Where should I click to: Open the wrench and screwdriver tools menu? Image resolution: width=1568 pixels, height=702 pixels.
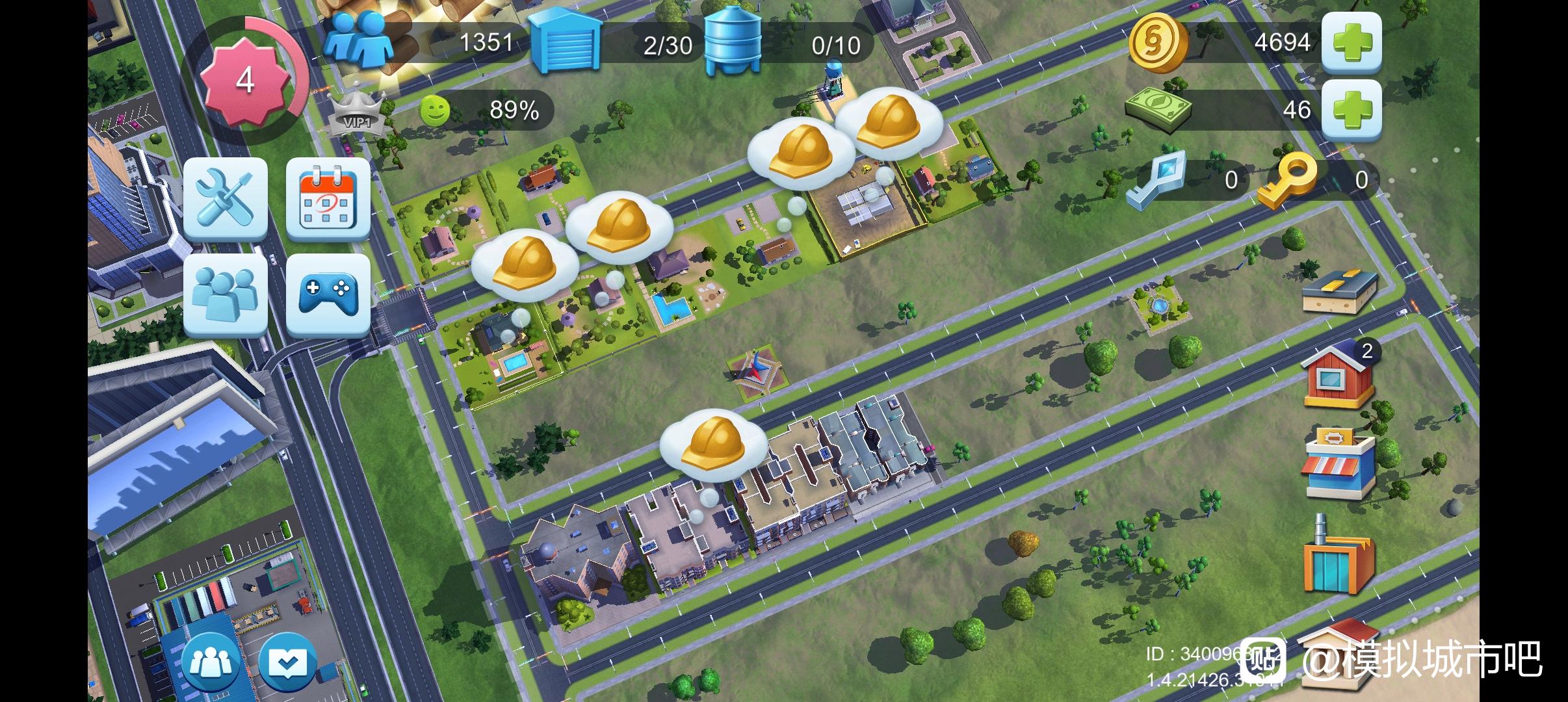point(225,198)
